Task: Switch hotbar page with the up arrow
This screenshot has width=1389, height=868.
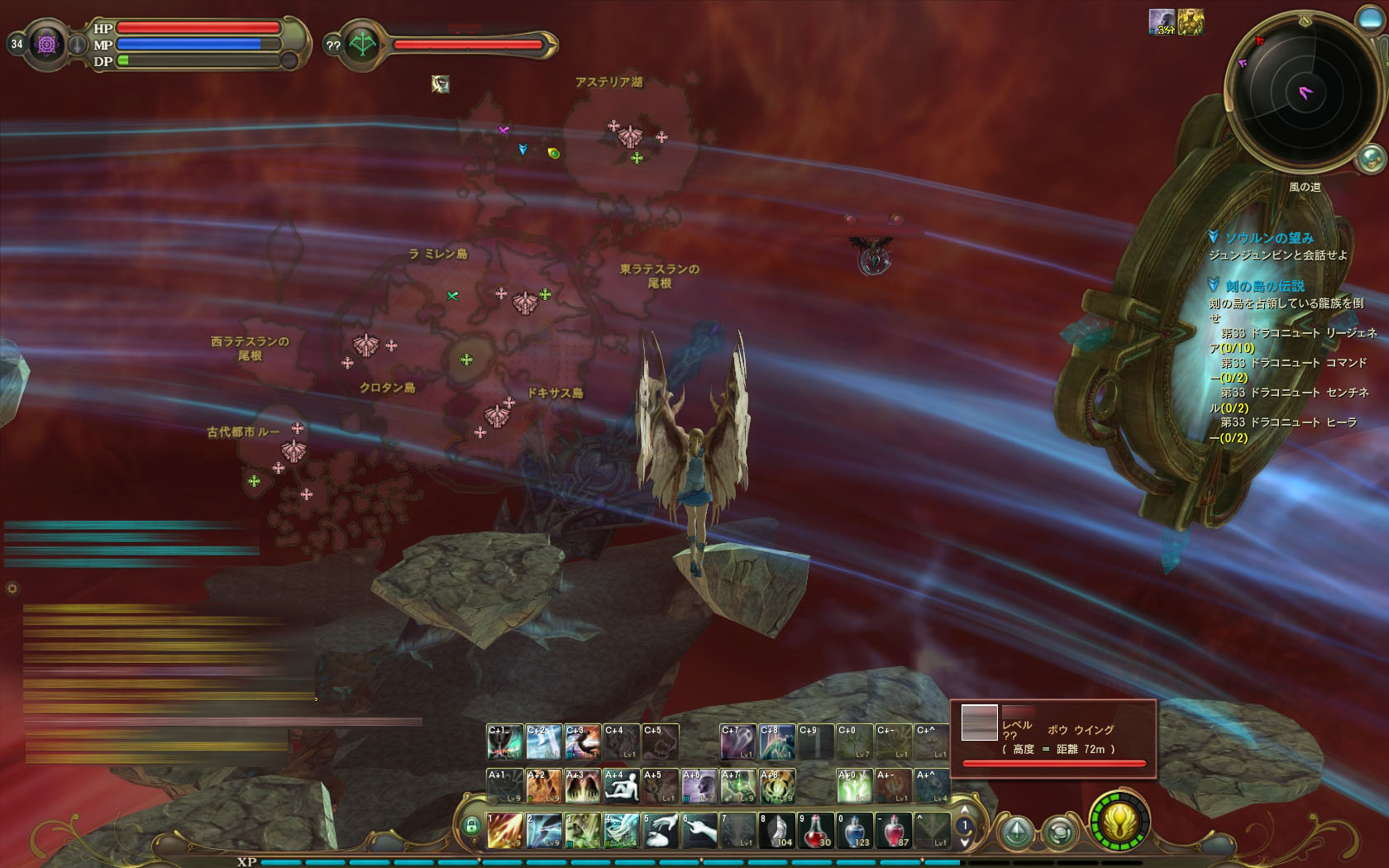Action: [964, 811]
